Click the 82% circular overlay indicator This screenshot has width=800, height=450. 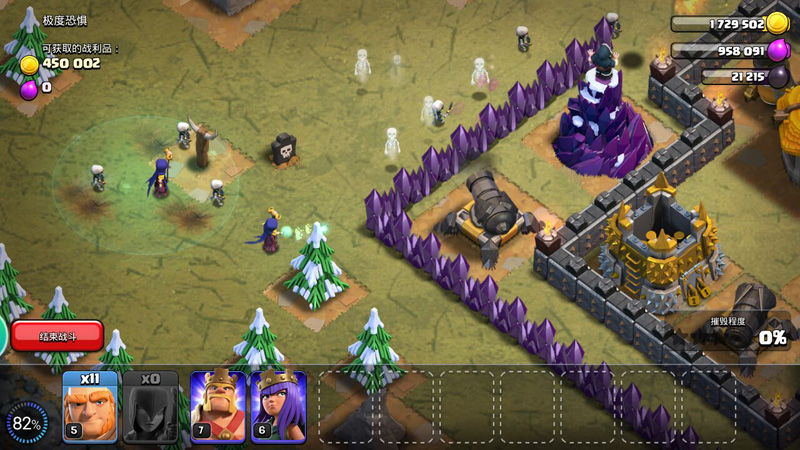(x=27, y=424)
